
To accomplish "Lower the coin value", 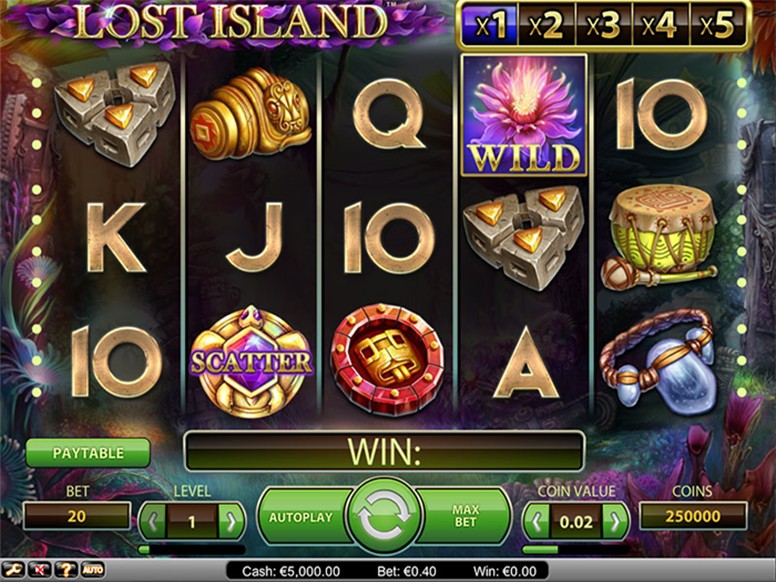I will tap(536, 521).
